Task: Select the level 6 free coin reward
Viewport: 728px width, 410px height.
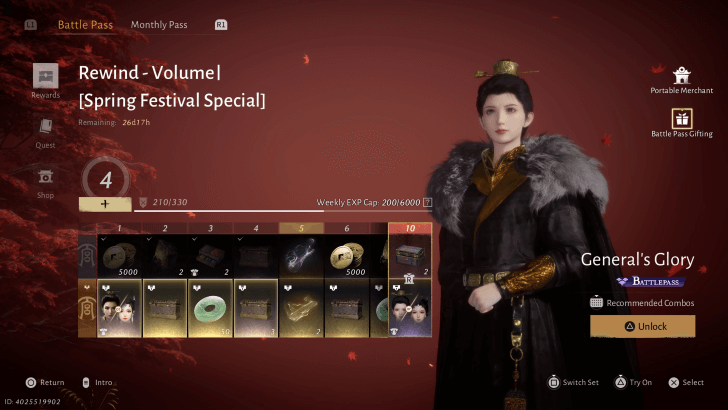Action: pos(348,257)
